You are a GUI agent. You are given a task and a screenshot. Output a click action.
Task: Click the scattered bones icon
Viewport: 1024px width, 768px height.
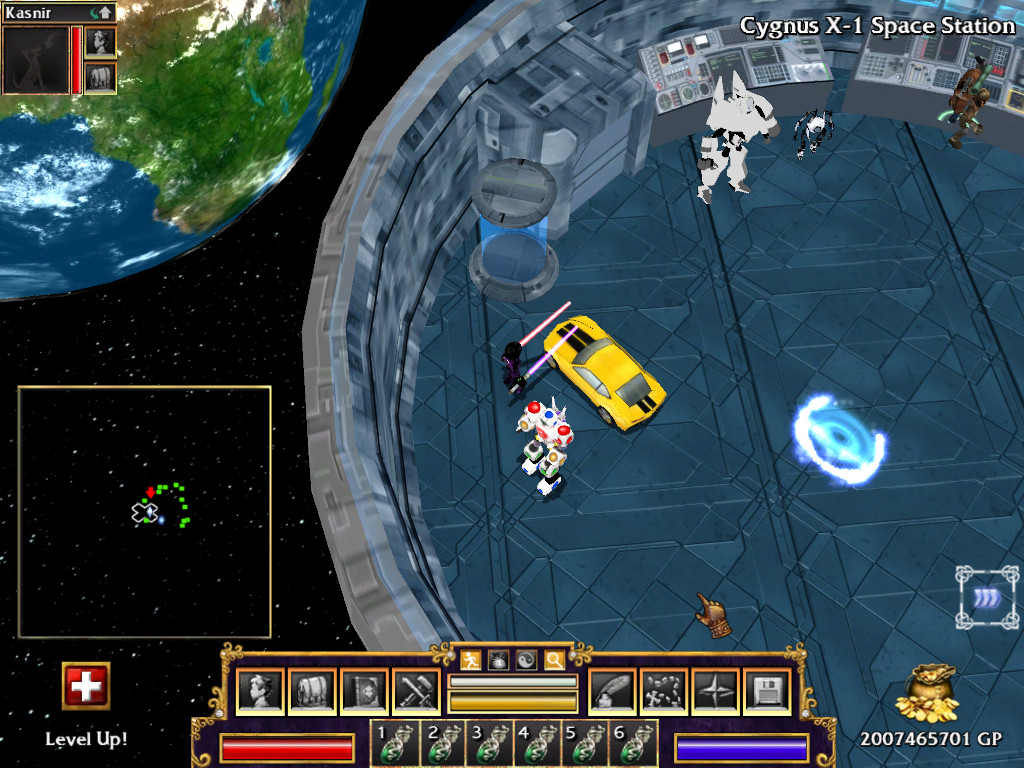664,692
